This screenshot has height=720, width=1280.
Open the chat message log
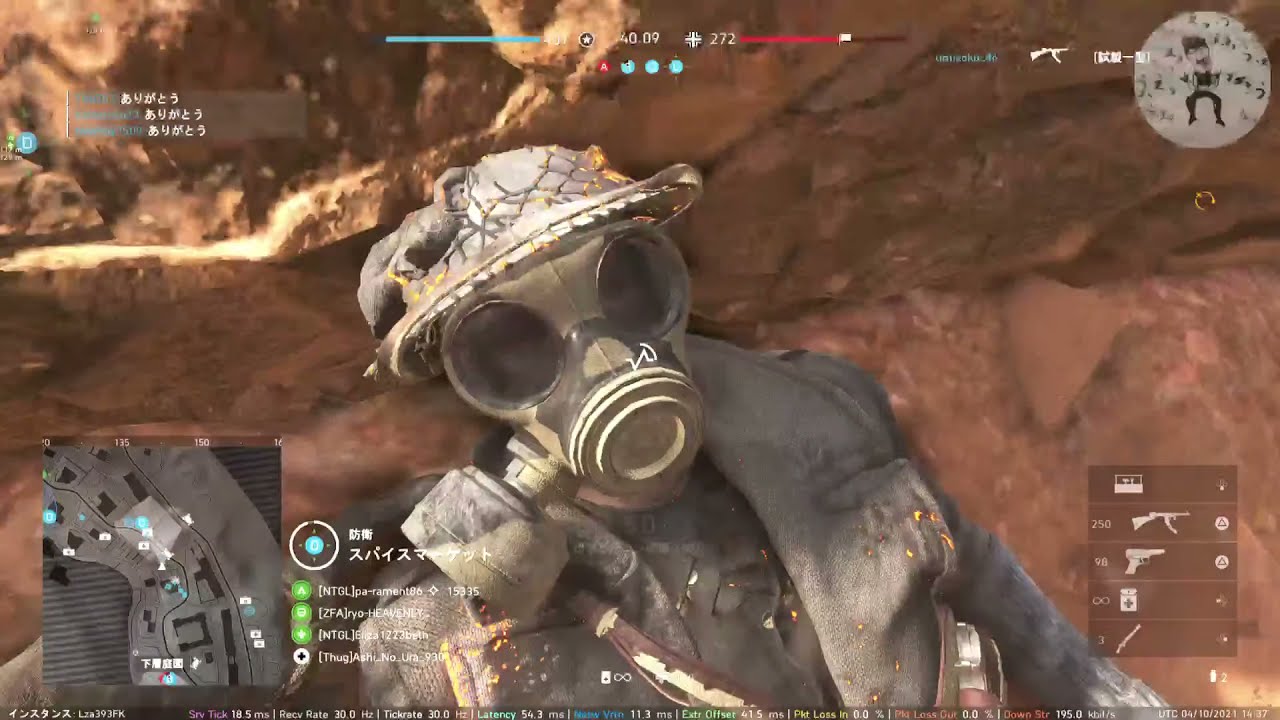coord(186,114)
